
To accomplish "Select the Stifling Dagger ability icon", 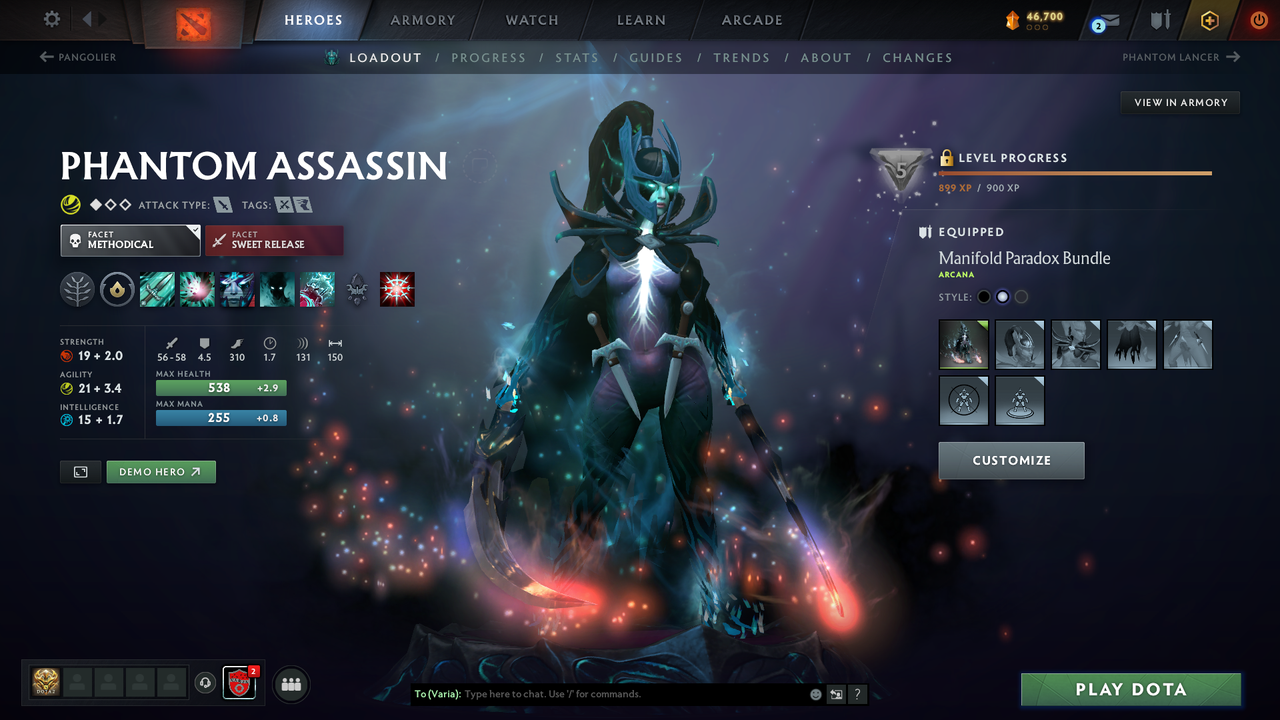I will point(157,289).
